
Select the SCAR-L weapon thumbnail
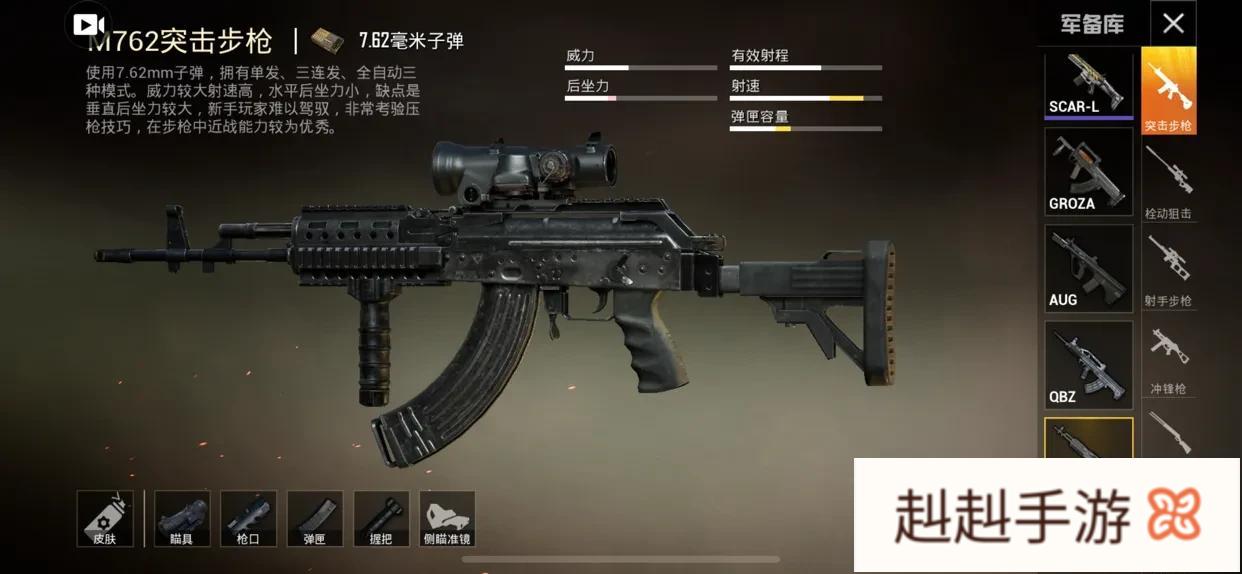point(1088,85)
